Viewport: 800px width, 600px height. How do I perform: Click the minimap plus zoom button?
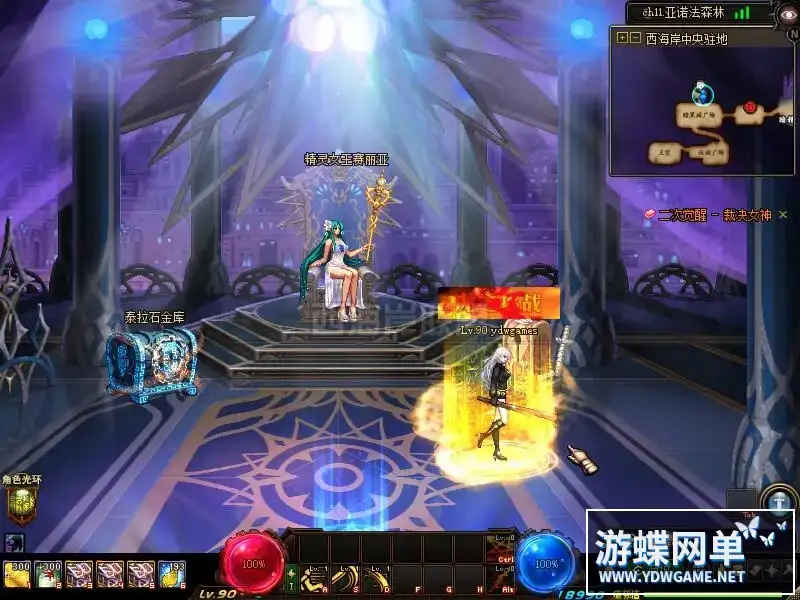(x=622, y=38)
